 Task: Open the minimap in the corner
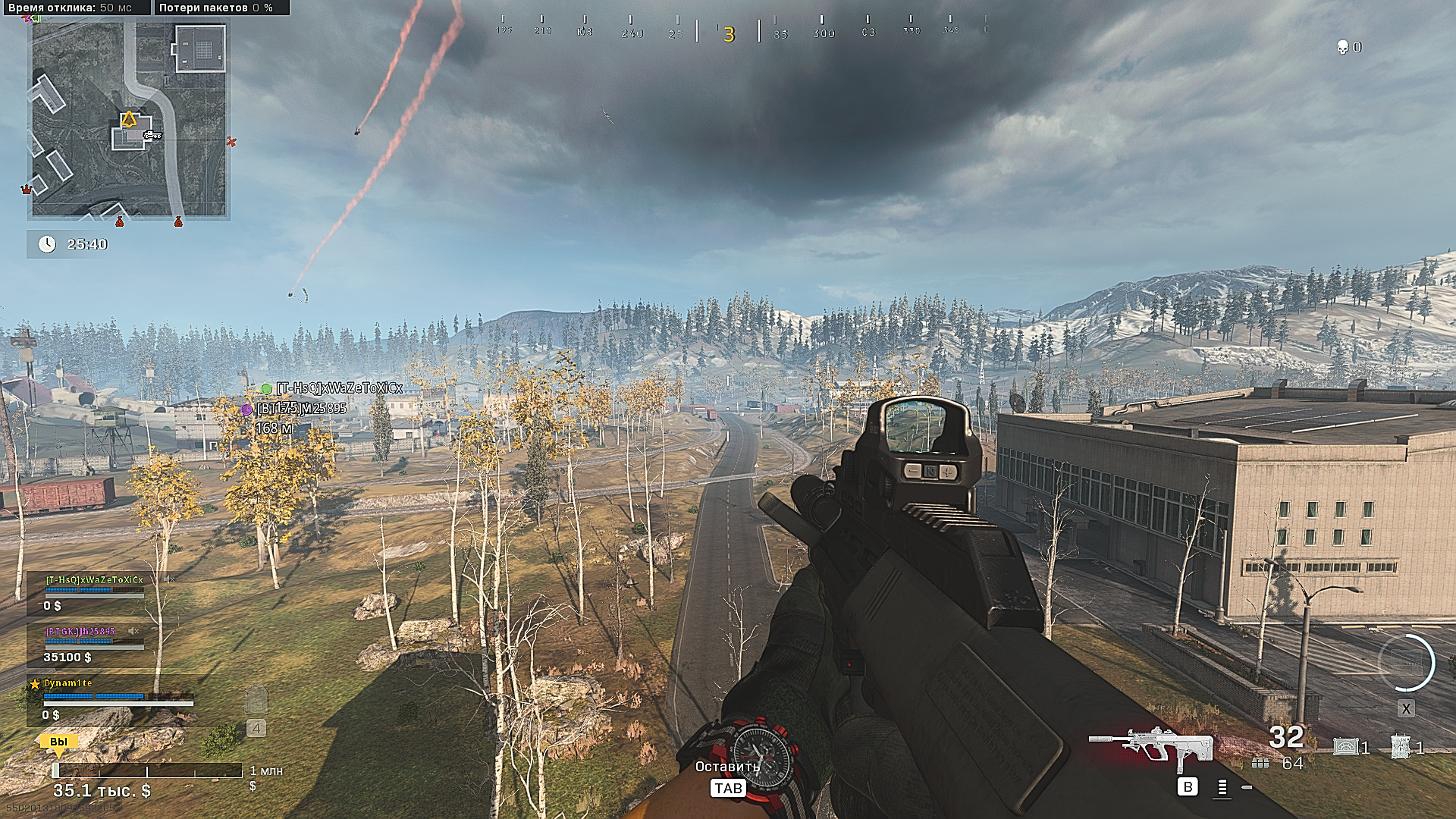point(128,119)
